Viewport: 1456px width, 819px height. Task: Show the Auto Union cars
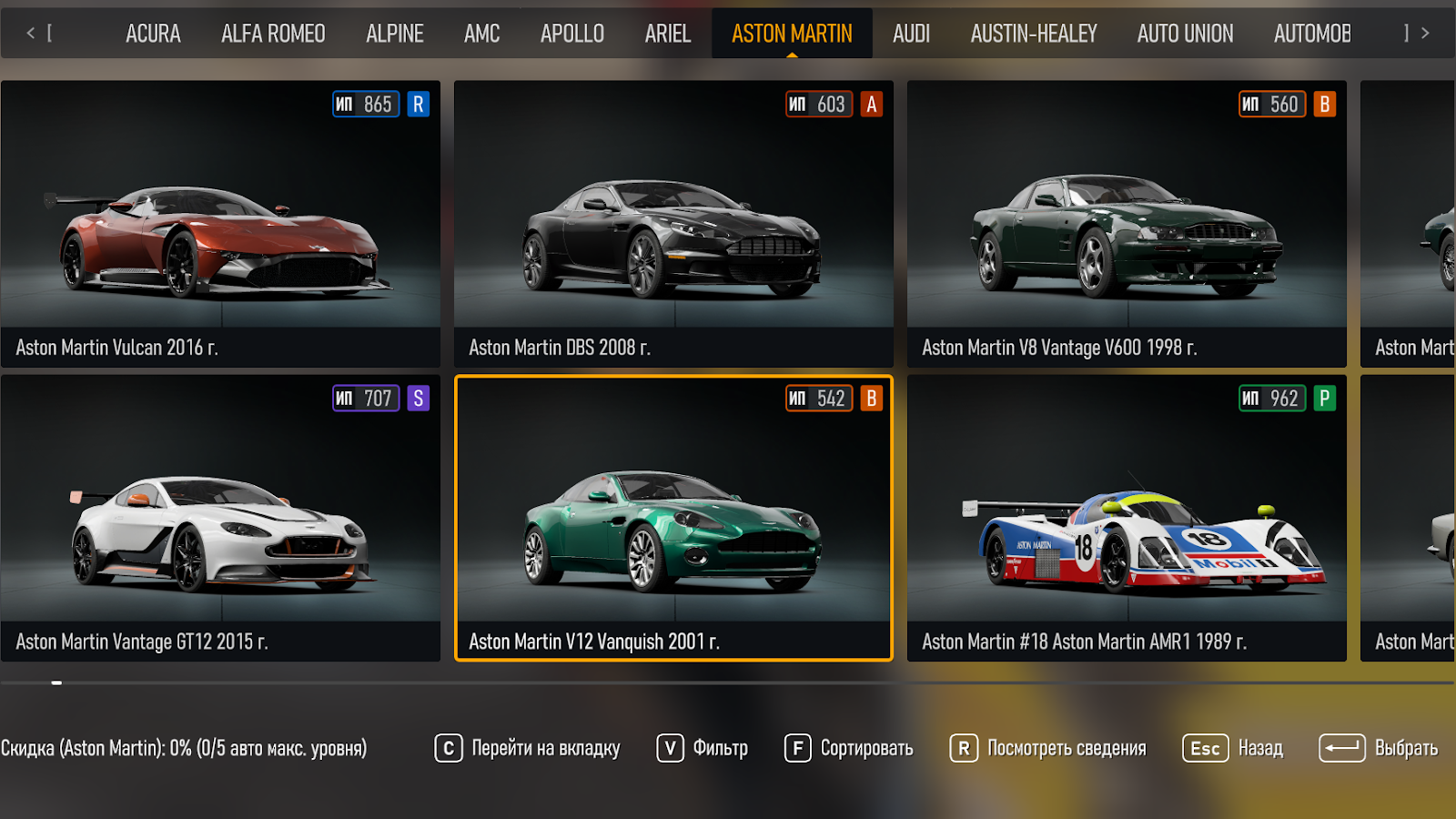(x=1185, y=34)
